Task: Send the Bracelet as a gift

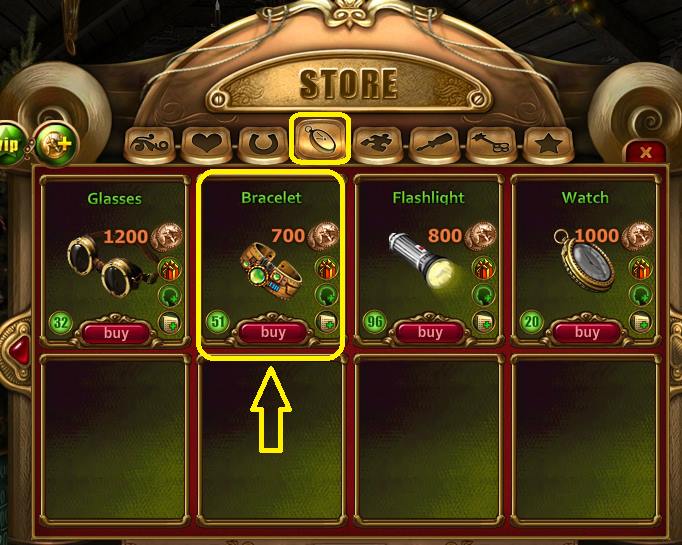Action: [x=326, y=268]
